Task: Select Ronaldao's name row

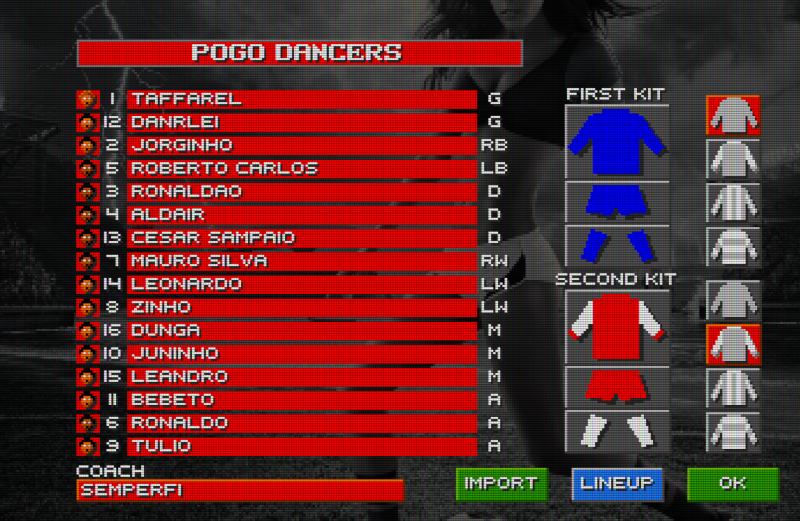Action: coord(301,191)
